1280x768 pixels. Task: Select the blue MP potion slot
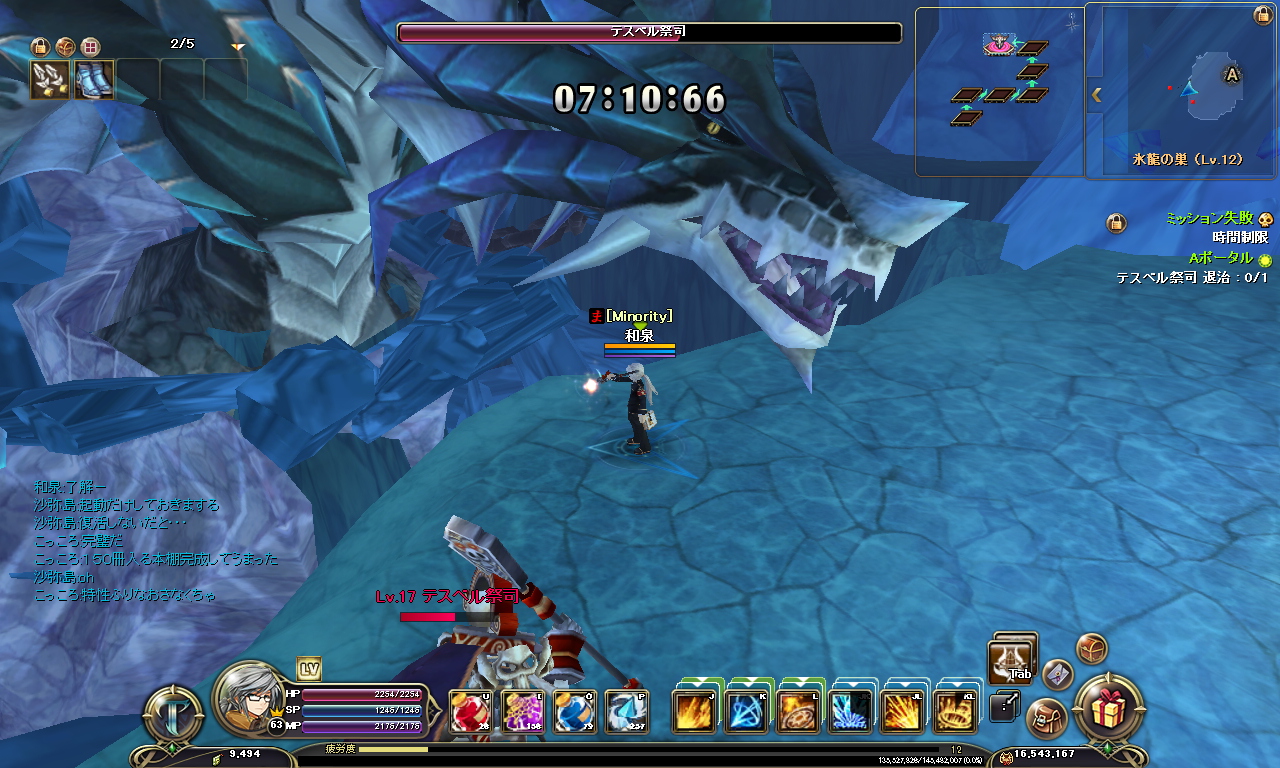point(575,712)
